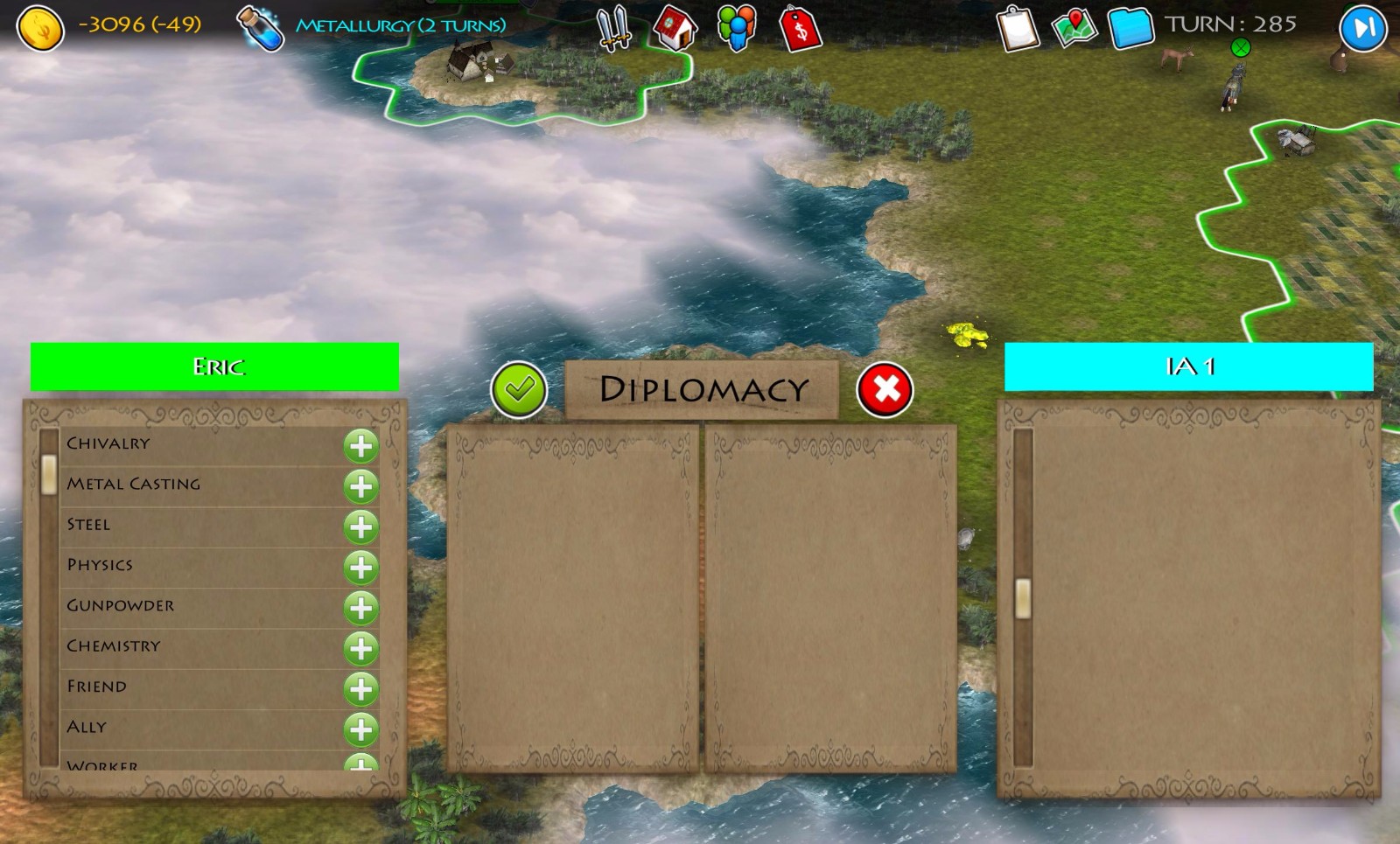
Task: Open the blue folder icon
Action: [x=1130, y=28]
